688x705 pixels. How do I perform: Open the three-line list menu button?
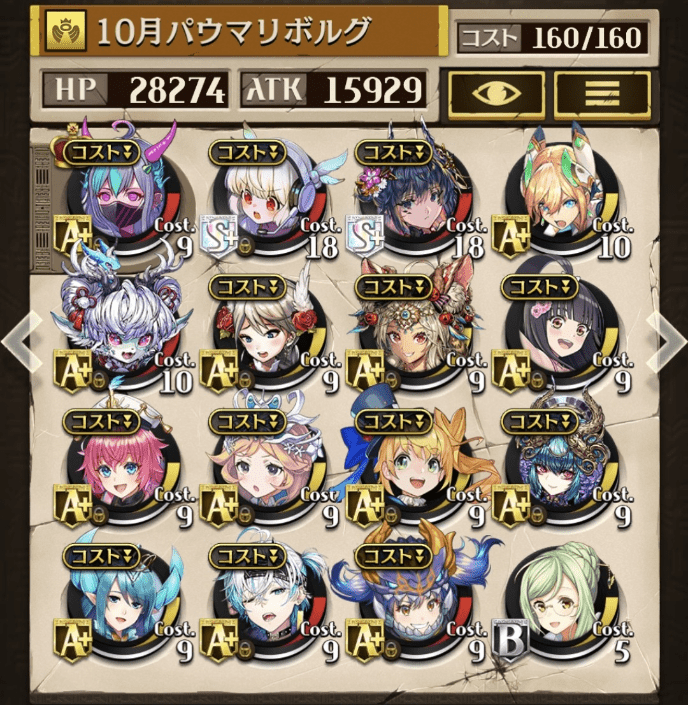(x=602, y=94)
